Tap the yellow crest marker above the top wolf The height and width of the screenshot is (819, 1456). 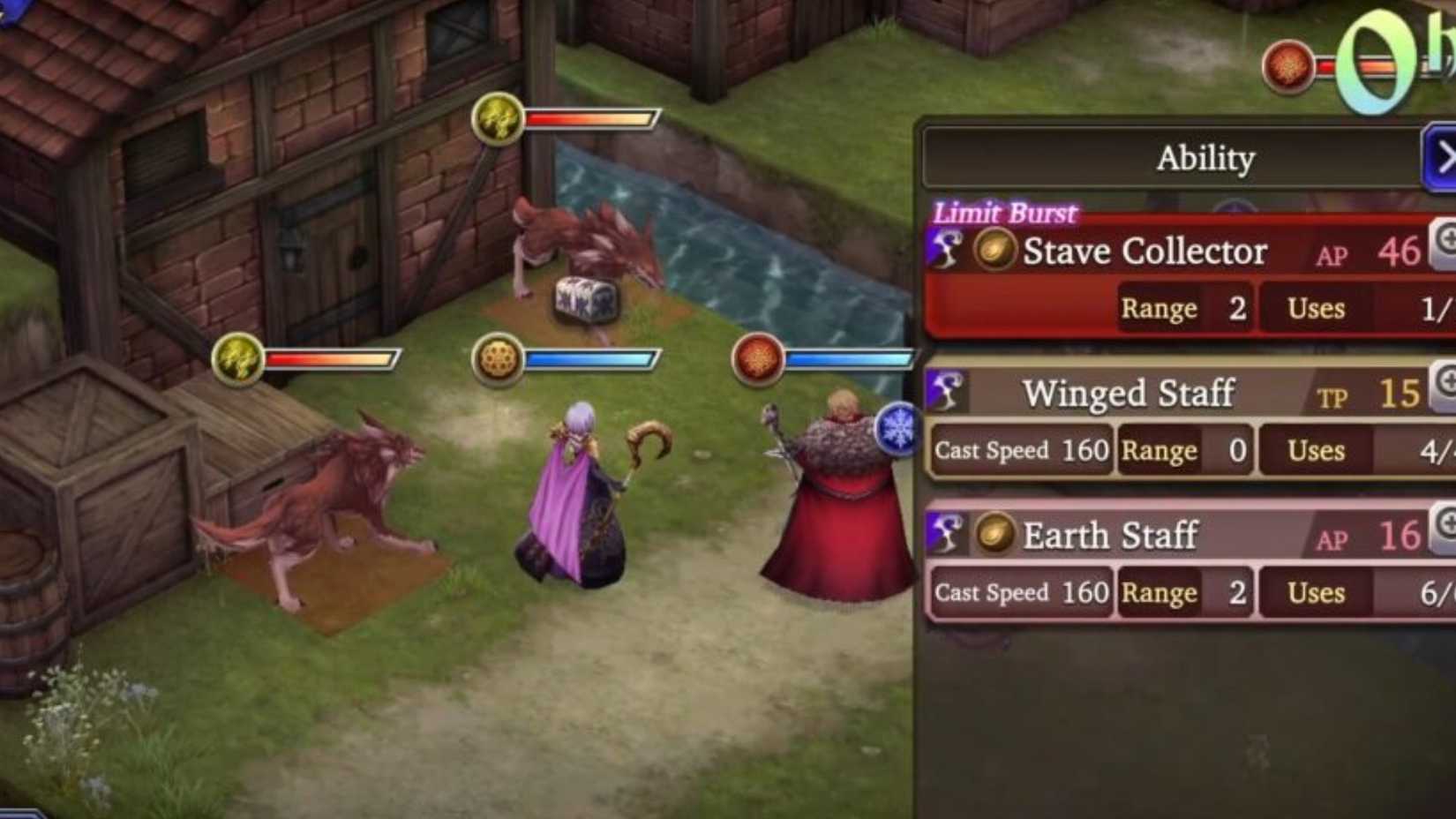click(499, 119)
